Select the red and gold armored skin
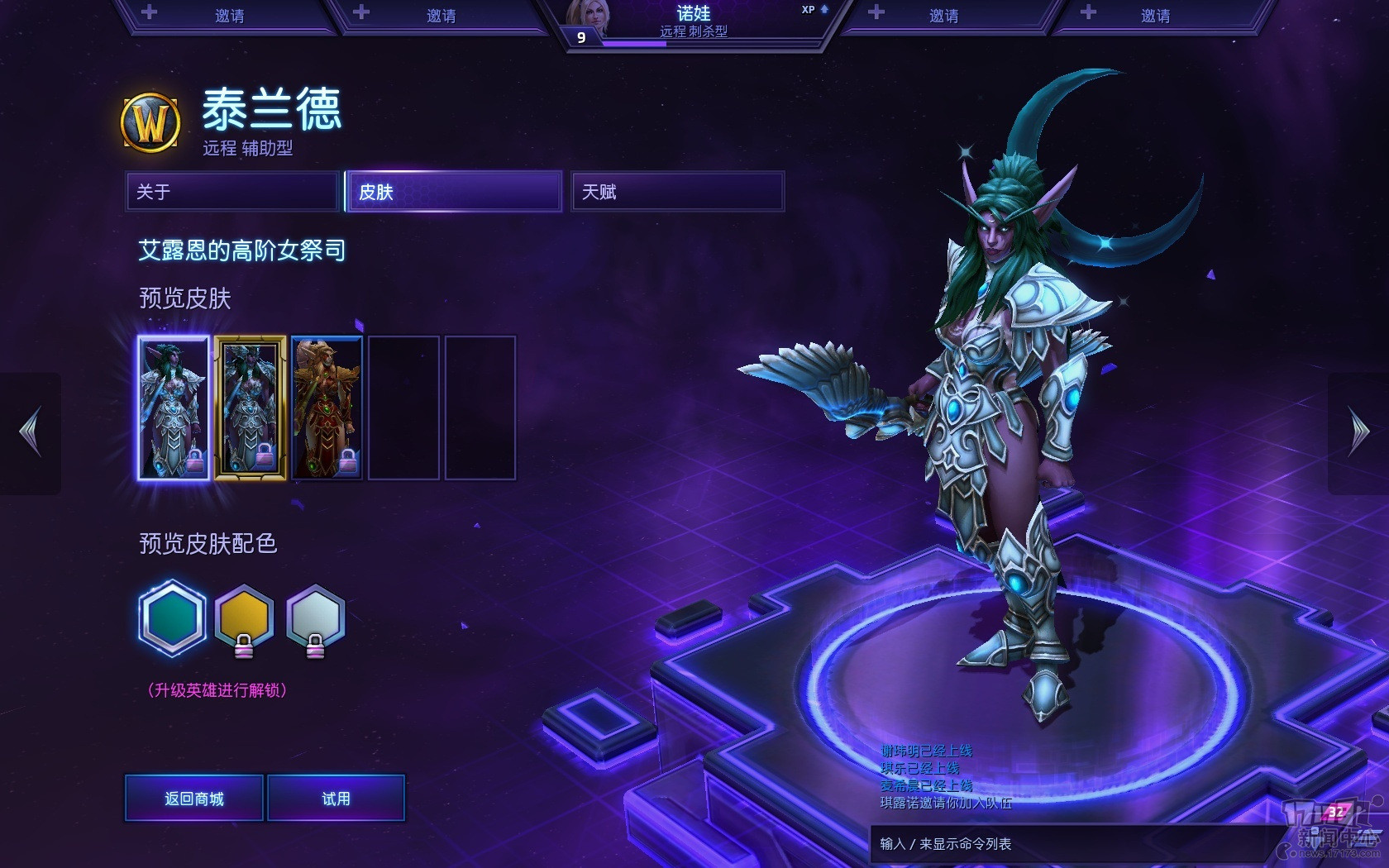This screenshot has width=1389, height=868. point(327,408)
